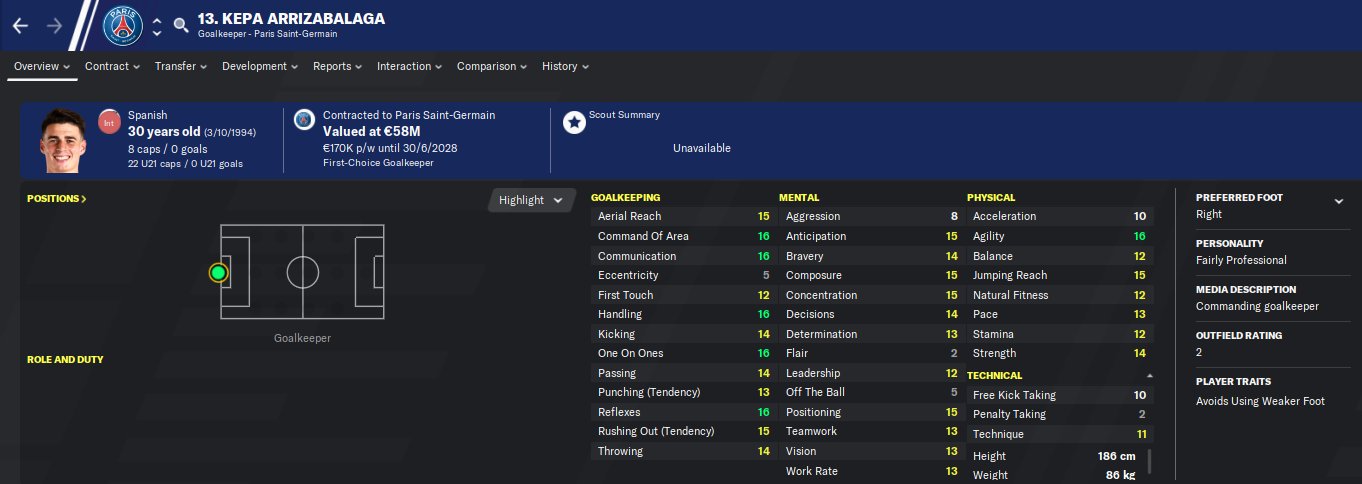Collapse the Technical attributes section
Image resolution: width=1362 pixels, height=484 pixels.
click(x=1149, y=376)
